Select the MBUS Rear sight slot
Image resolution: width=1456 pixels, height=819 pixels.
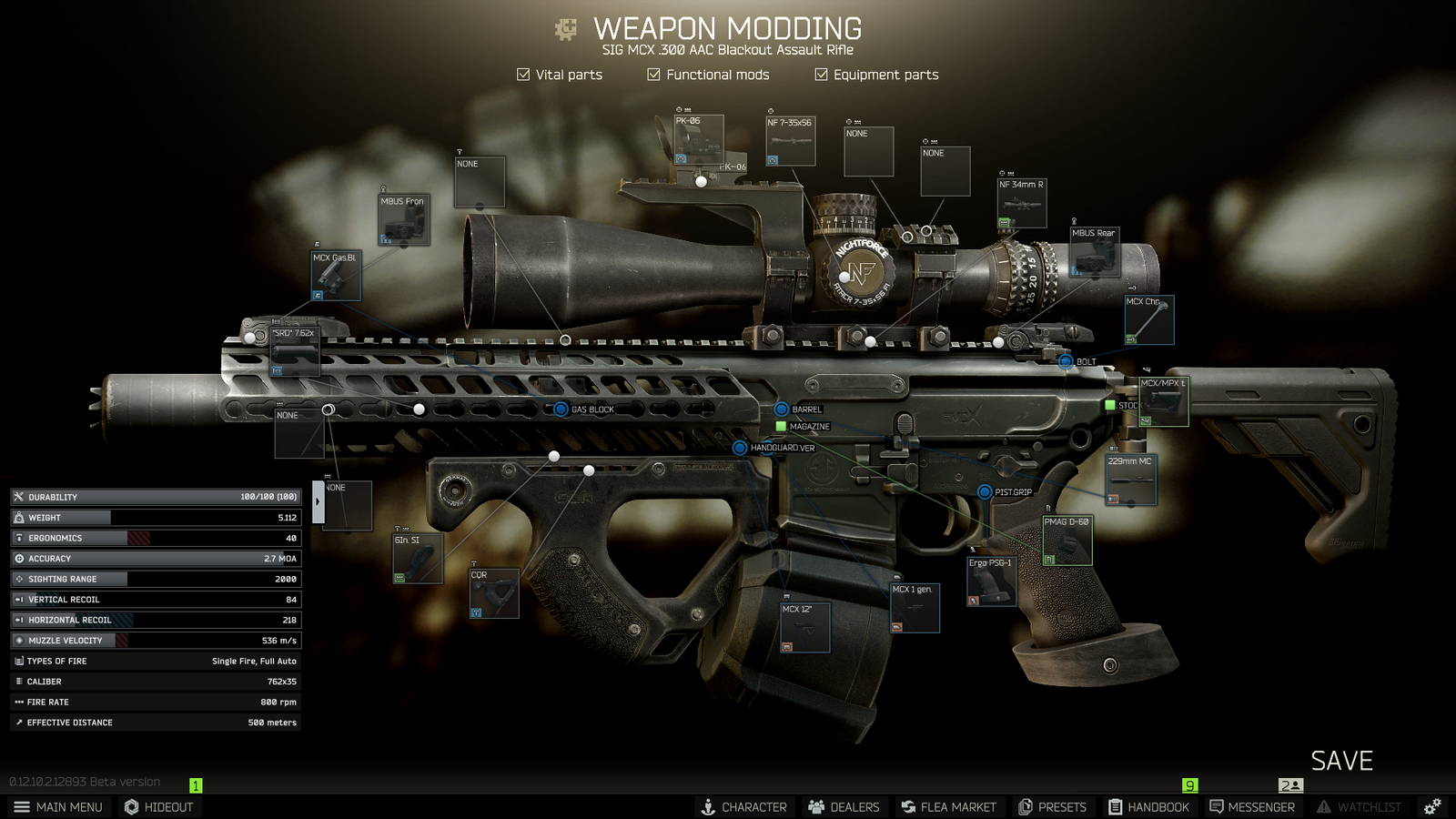click(x=1095, y=252)
